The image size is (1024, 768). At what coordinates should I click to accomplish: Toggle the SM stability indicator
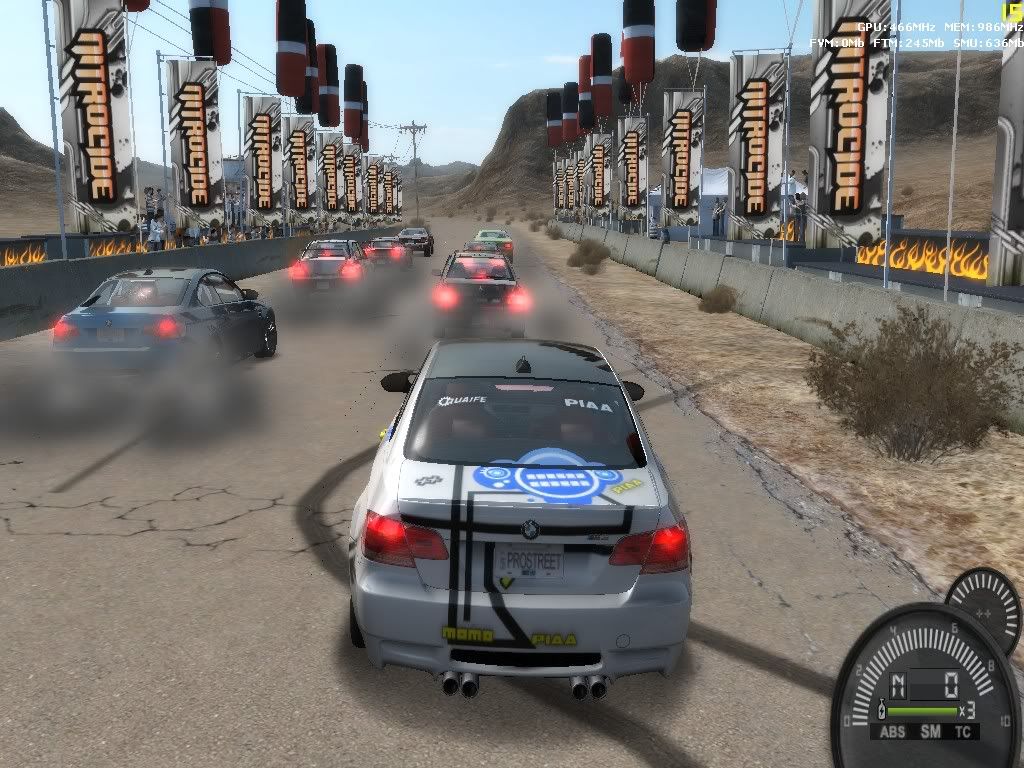[931, 731]
